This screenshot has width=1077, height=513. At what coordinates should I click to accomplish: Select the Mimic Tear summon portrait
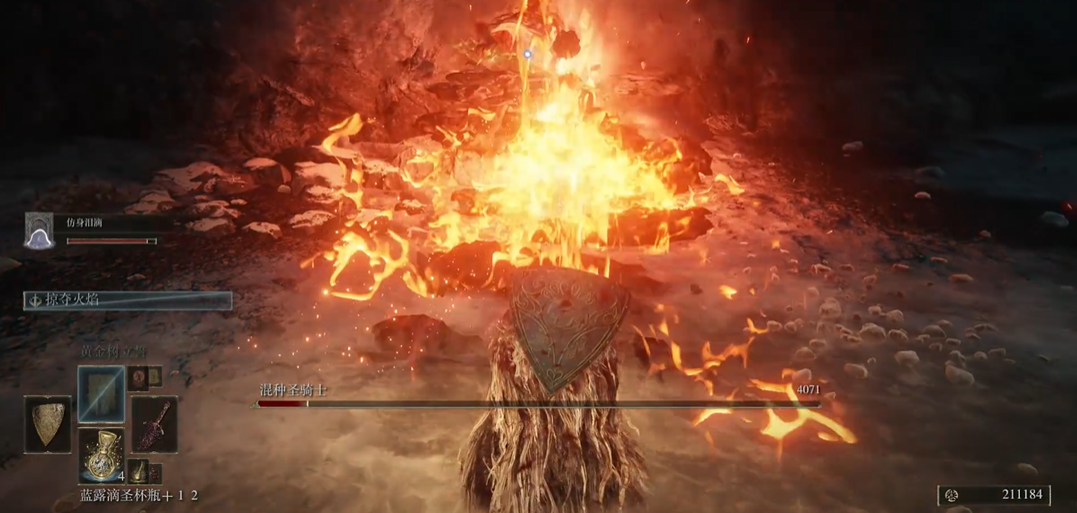[39, 230]
